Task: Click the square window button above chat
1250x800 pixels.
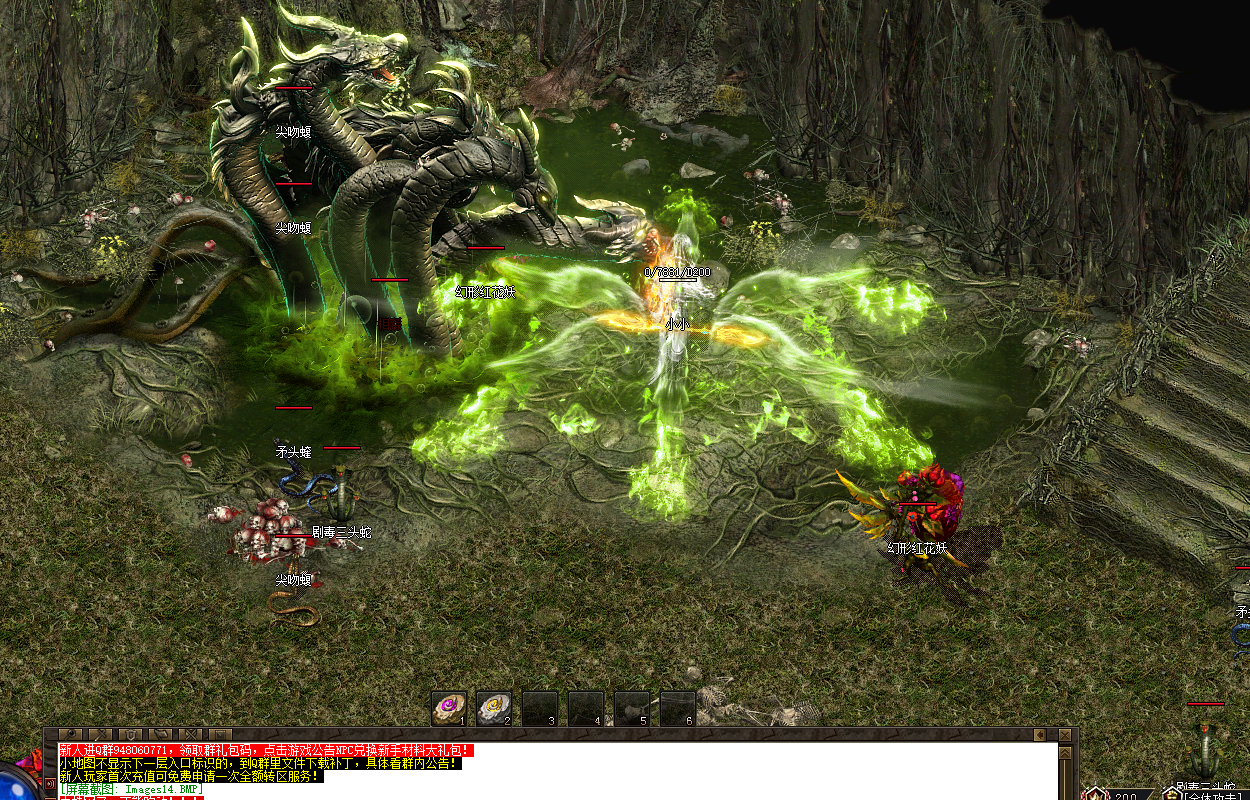Action: pos(220,735)
